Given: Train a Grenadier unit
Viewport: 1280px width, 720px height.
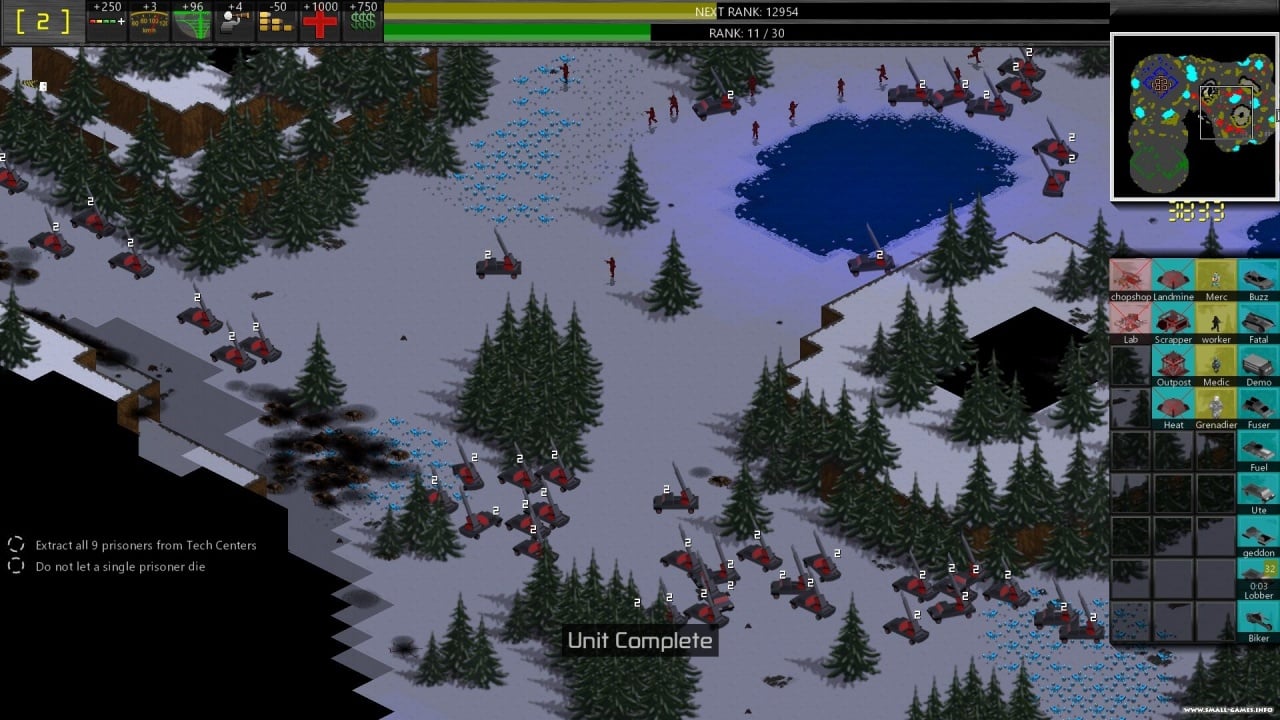Looking at the screenshot, I should 1216,405.
